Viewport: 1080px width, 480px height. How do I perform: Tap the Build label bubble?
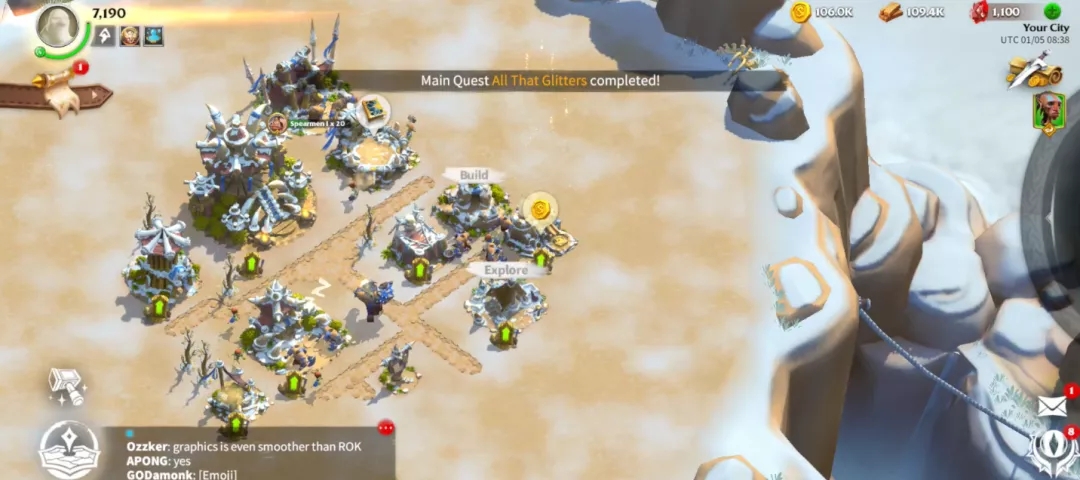473,175
